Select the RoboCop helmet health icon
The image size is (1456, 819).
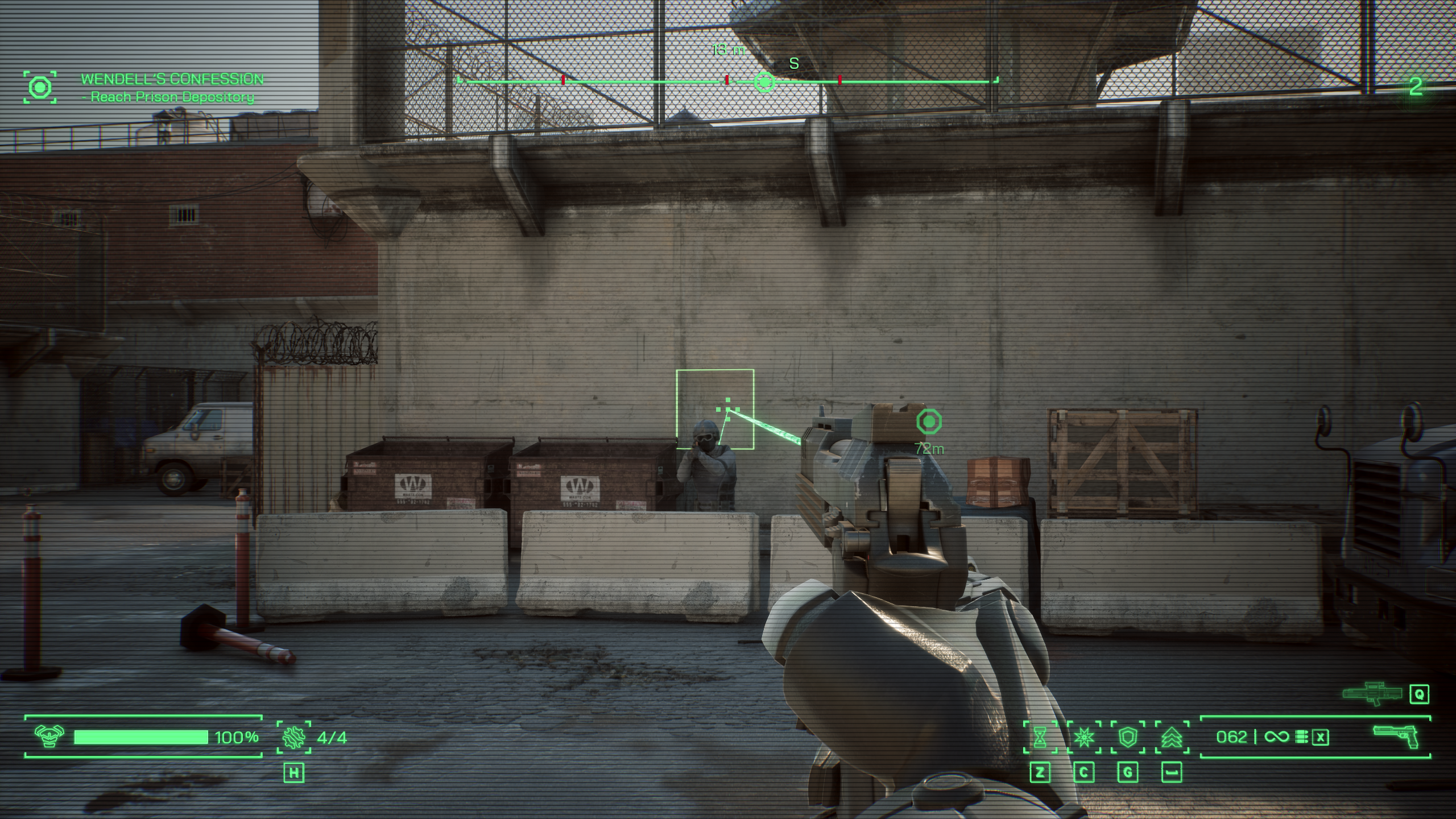(x=49, y=737)
